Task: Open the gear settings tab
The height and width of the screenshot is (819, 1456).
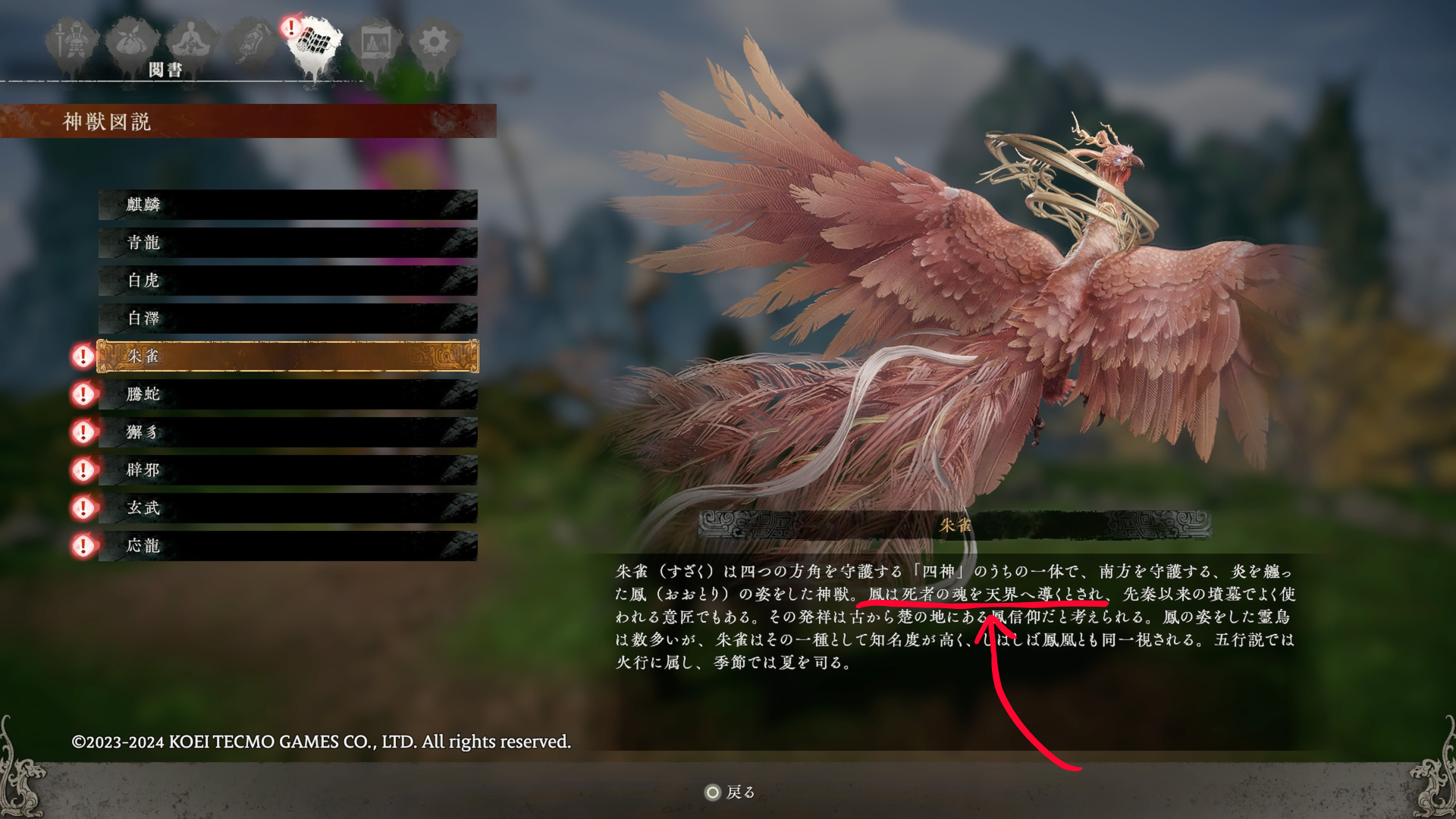Action: [x=434, y=42]
